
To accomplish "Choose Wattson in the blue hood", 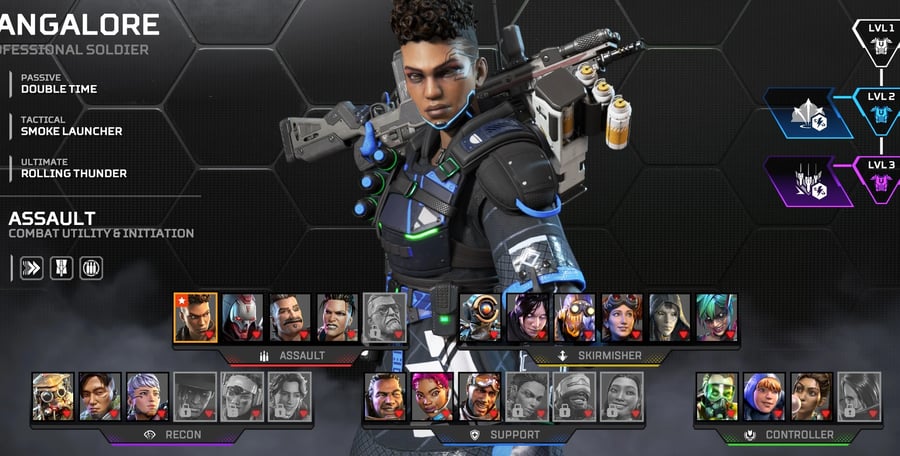I will click(764, 397).
